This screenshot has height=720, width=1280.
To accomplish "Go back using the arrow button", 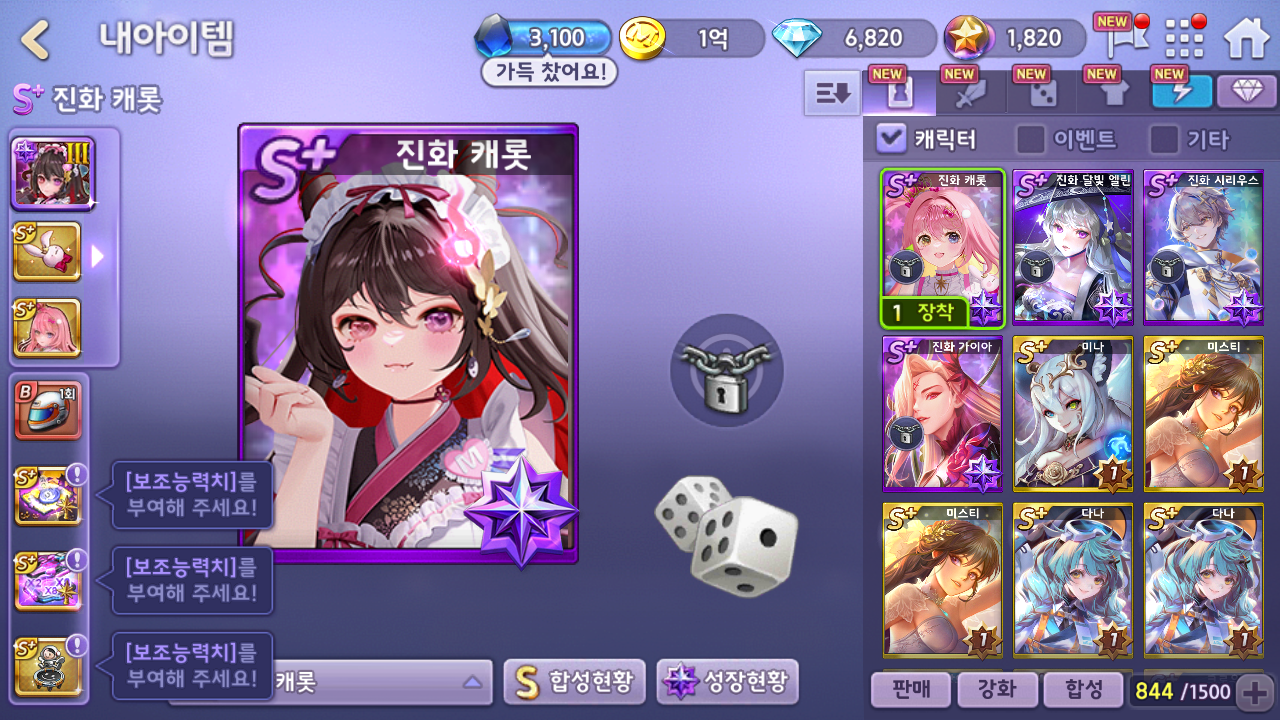I will 36,40.
